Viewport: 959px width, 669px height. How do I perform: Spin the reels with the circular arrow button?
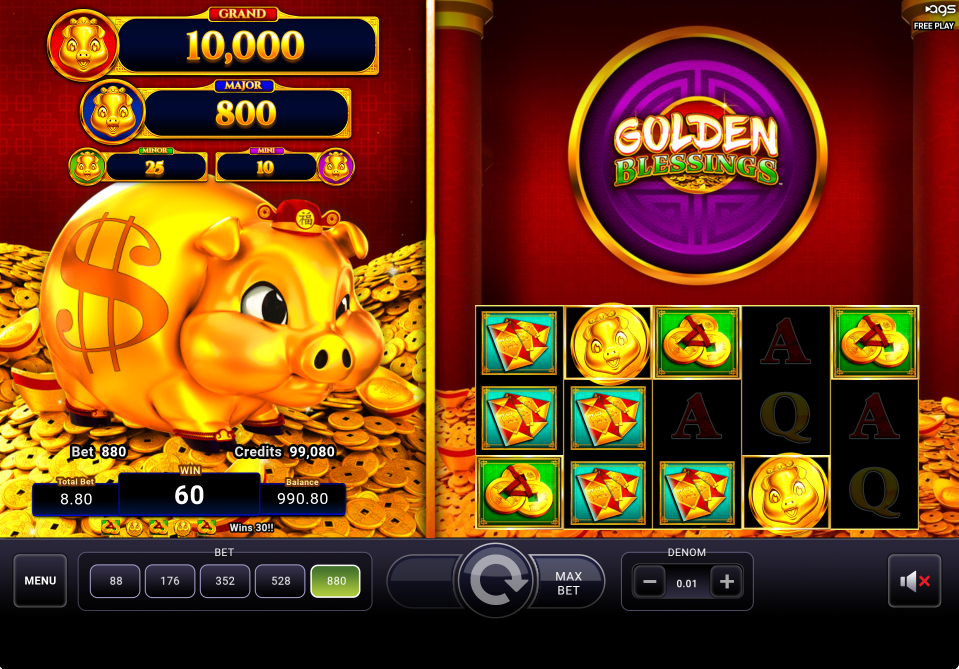[x=492, y=582]
